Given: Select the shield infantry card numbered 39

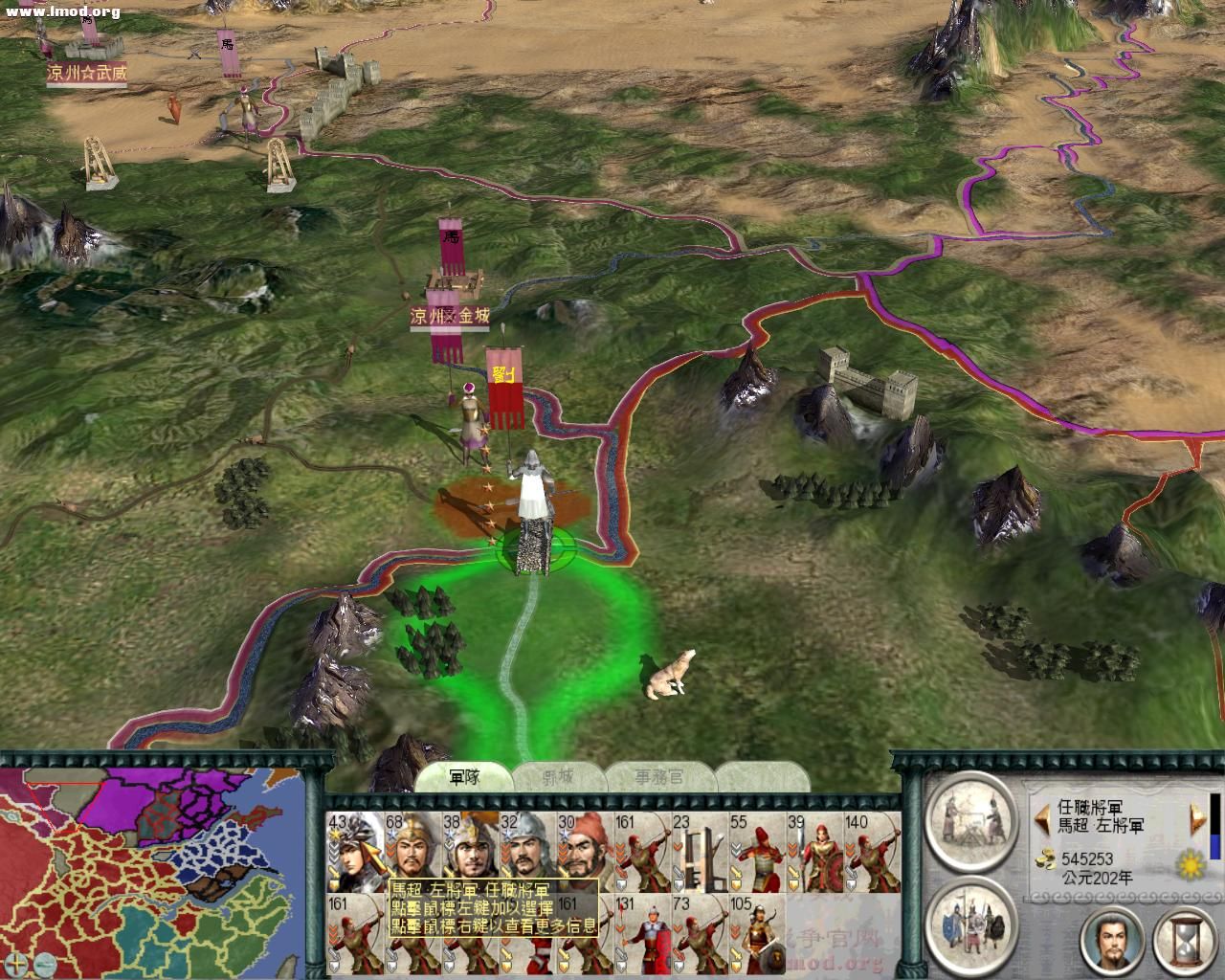Looking at the screenshot, I should pos(814,850).
